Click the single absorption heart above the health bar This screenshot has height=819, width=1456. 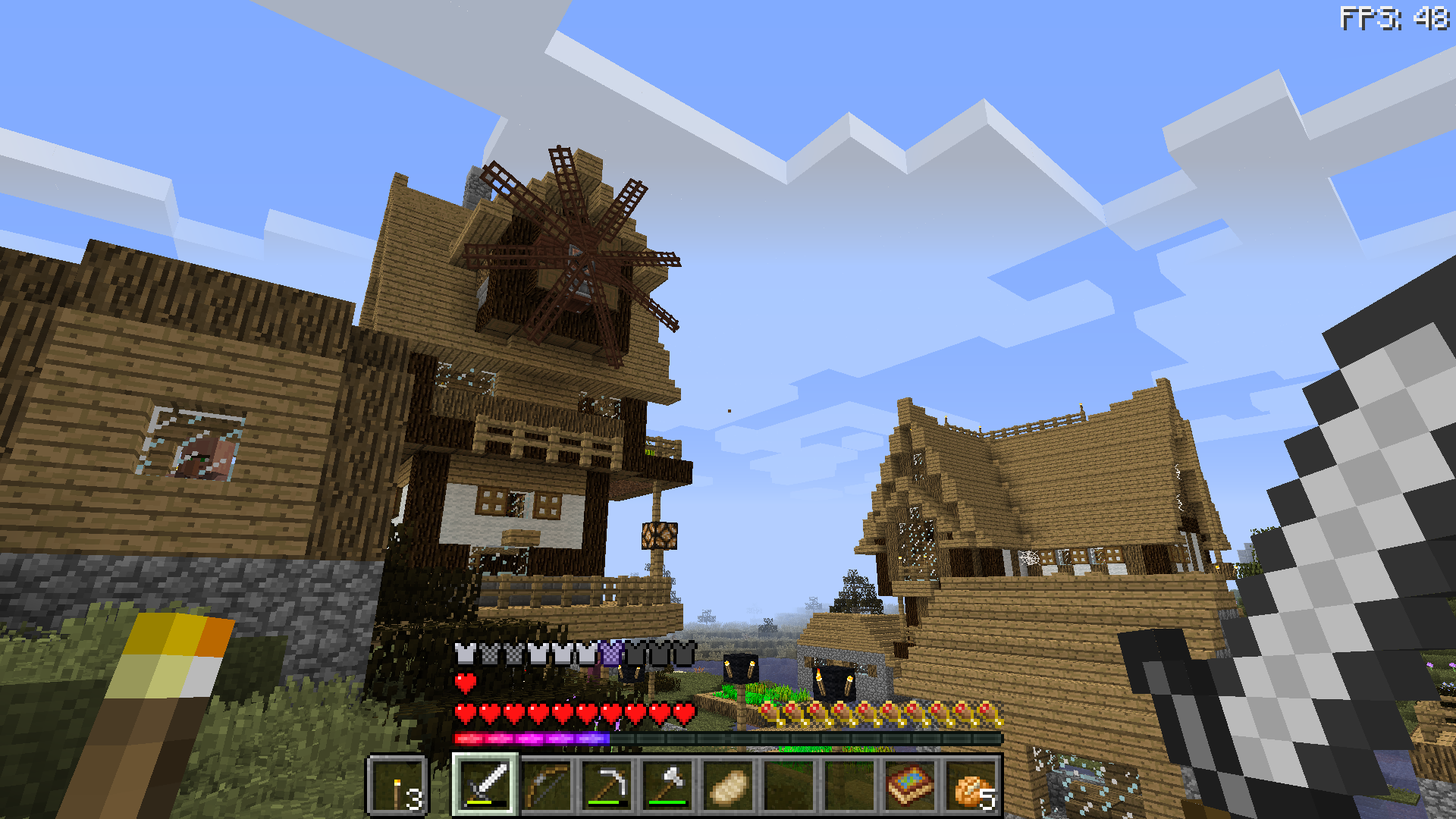(465, 682)
